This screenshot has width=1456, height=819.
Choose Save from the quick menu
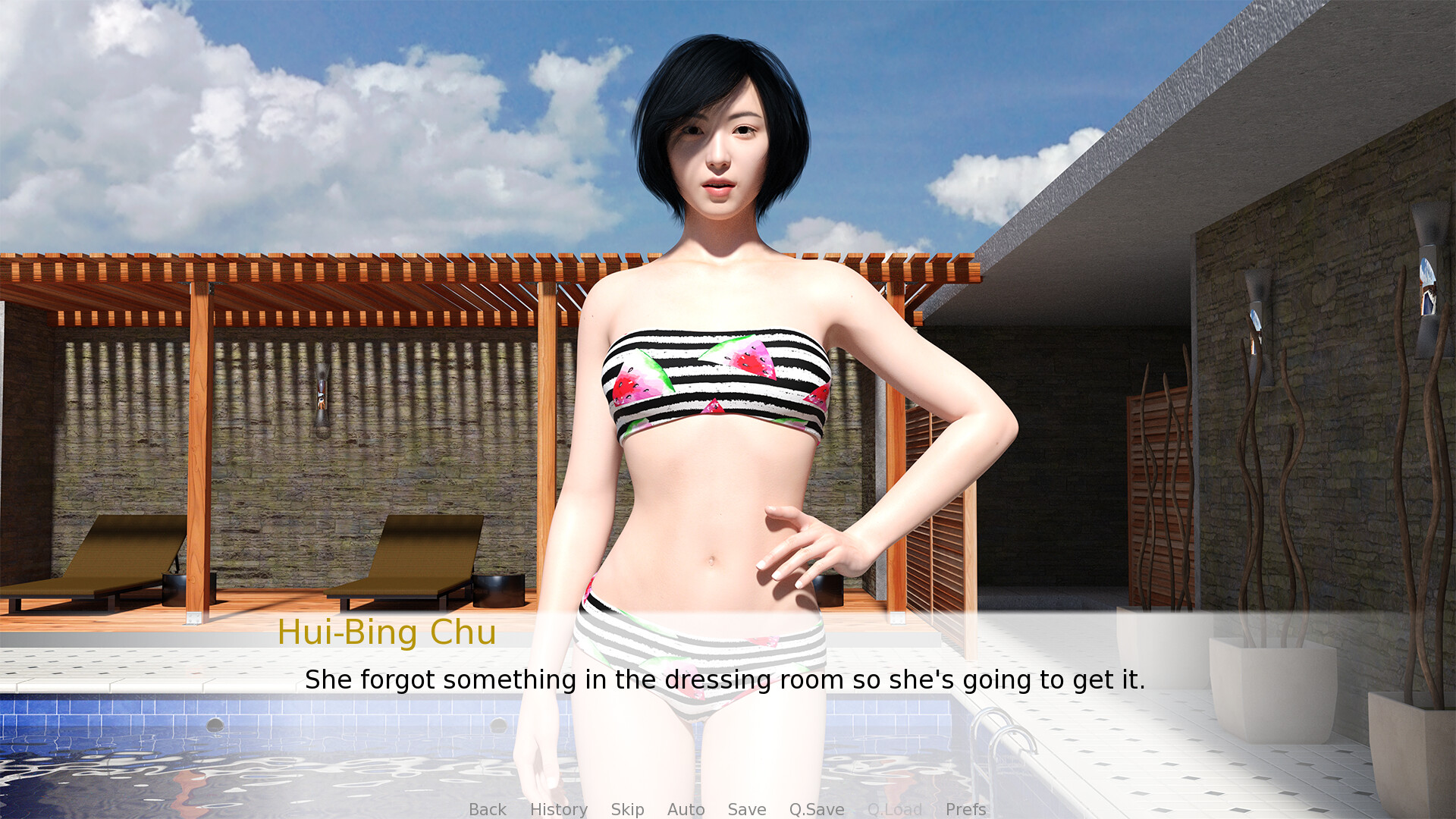tap(746, 809)
